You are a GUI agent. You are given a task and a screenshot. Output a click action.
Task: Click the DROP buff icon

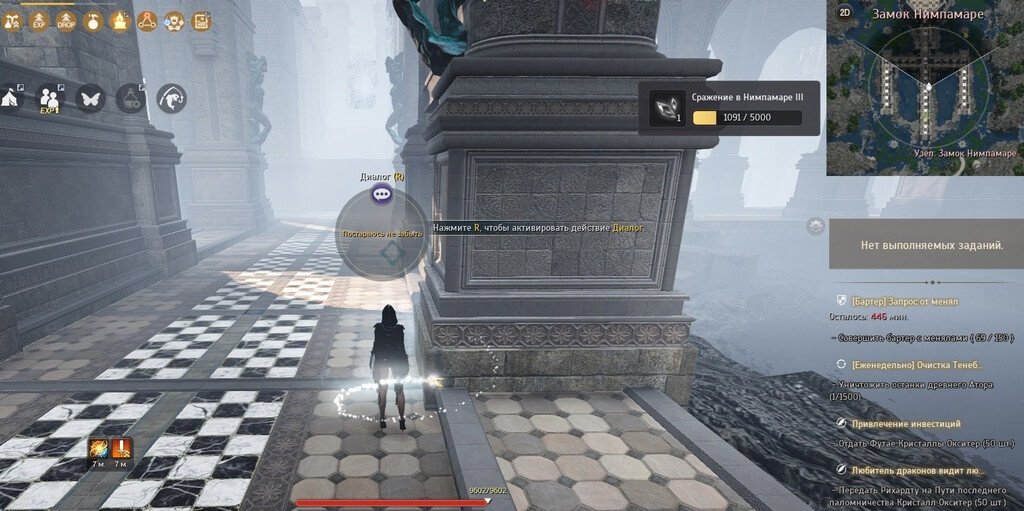66,21
